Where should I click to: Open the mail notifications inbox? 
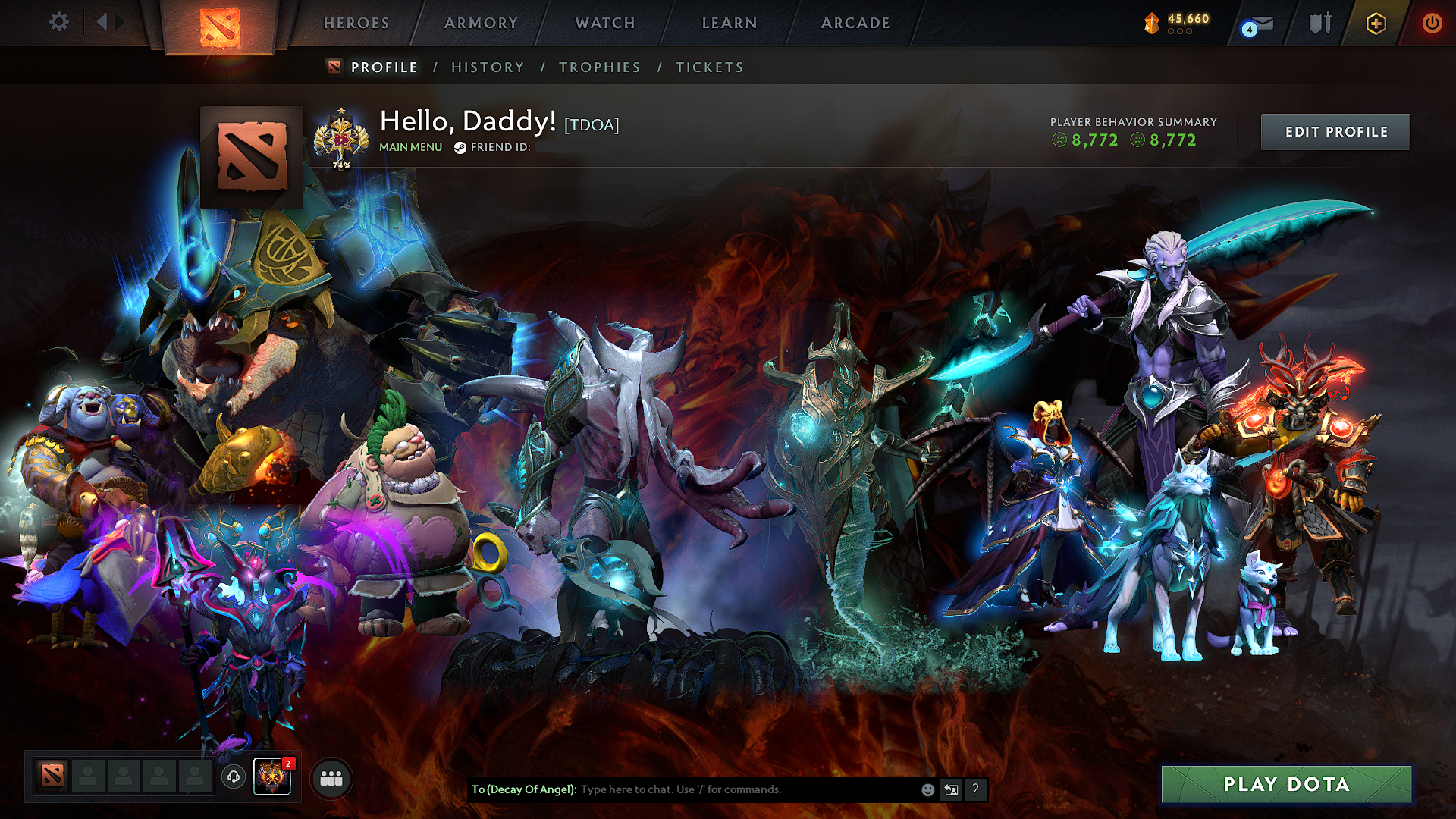(1255, 23)
